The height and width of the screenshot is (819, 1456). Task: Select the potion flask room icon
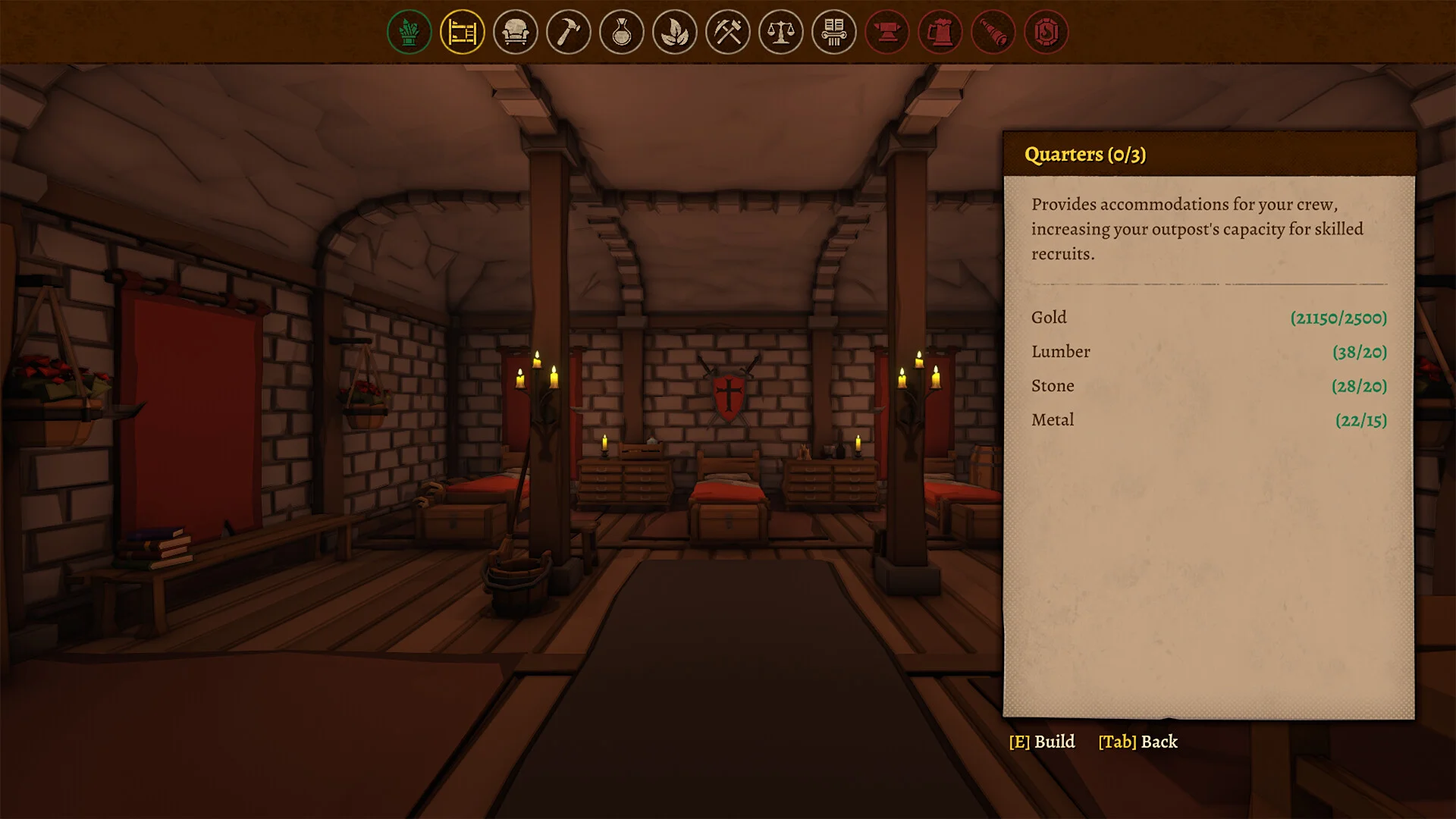[622, 32]
